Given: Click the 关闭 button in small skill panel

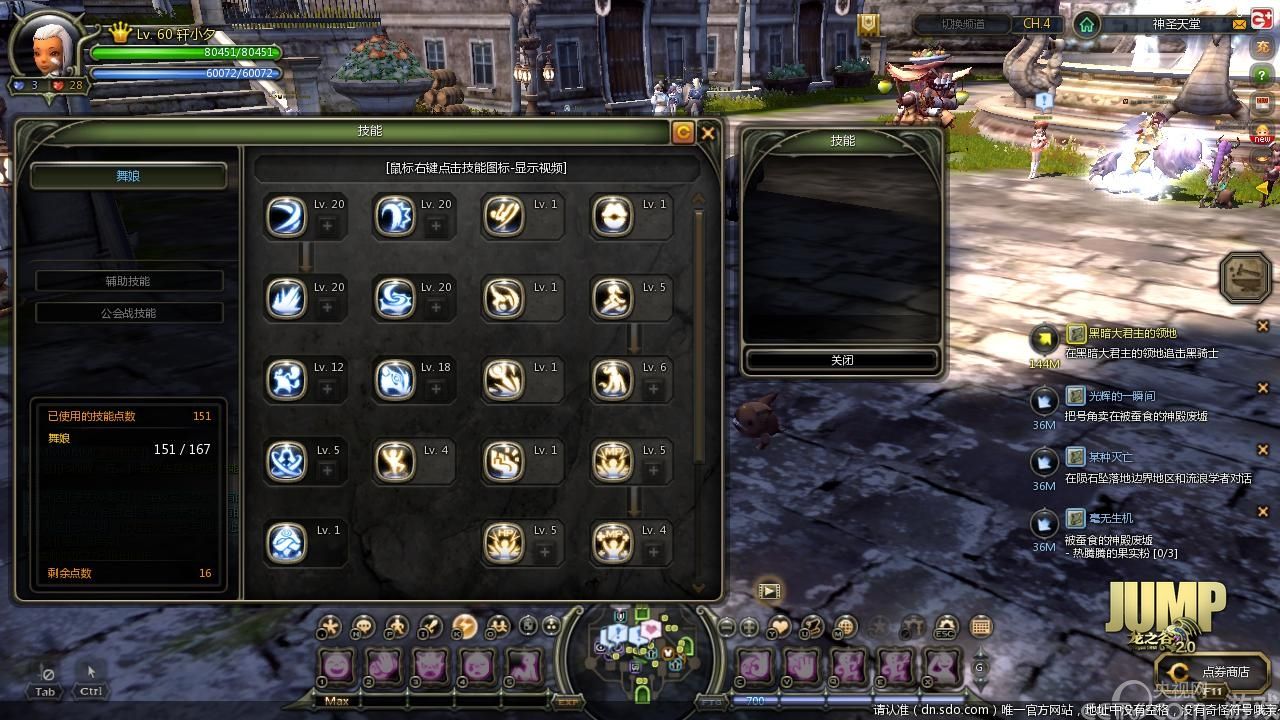Looking at the screenshot, I should (842, 360).
